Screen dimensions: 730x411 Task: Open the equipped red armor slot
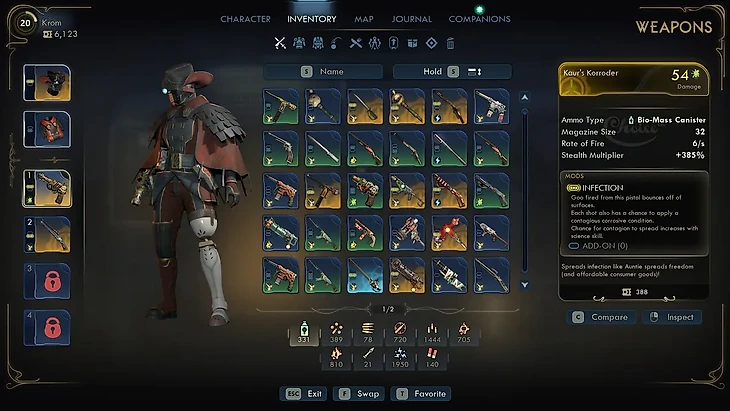47,130
